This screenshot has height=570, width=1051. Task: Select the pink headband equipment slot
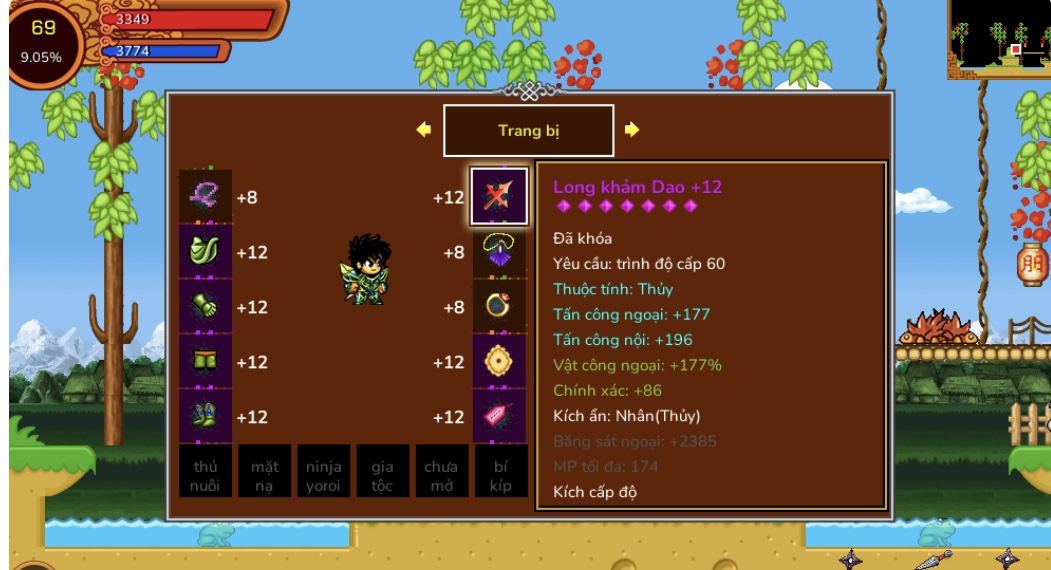pos(205,197)
